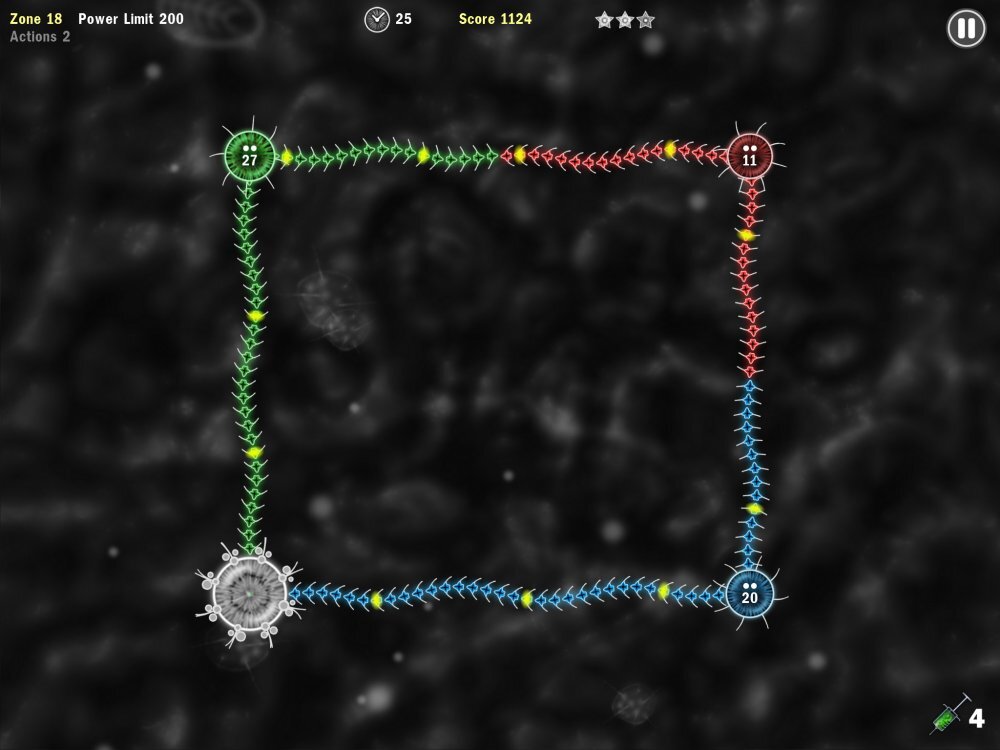The image size is (1000, 750).
Task: Pause the game with the pause button
Action: coord(966,28)
